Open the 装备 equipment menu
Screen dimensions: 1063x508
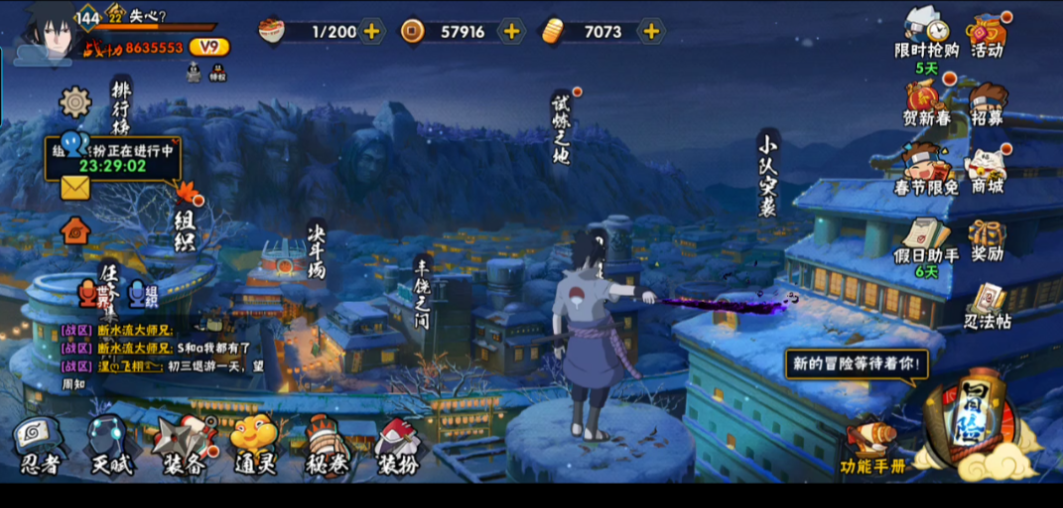184,445
